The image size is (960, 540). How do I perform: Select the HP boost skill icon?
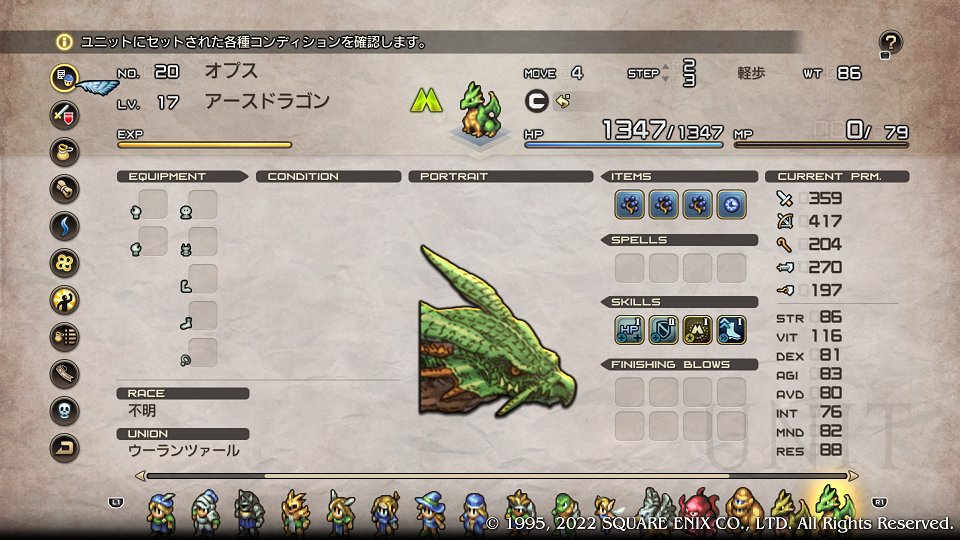pos(629,329)
